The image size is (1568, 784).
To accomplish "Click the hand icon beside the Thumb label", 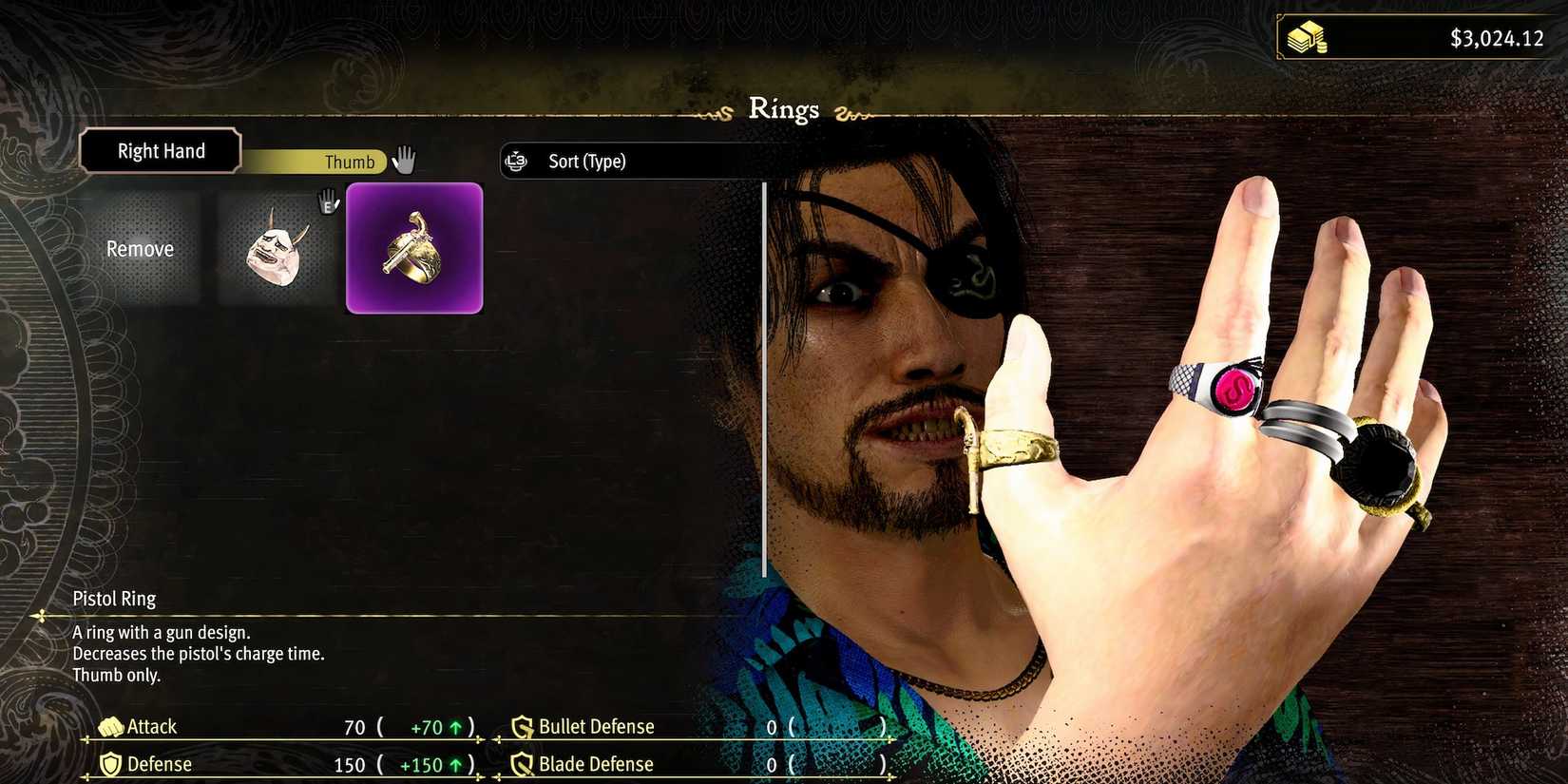I will [x=404, y=161].
